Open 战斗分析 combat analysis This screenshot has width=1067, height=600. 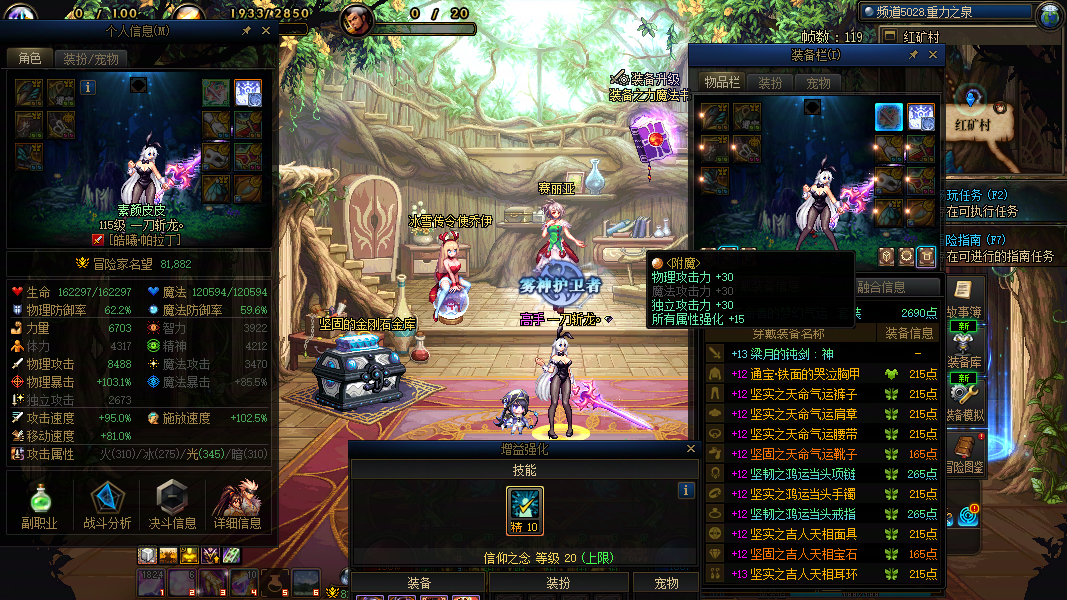tap(107, 505)
